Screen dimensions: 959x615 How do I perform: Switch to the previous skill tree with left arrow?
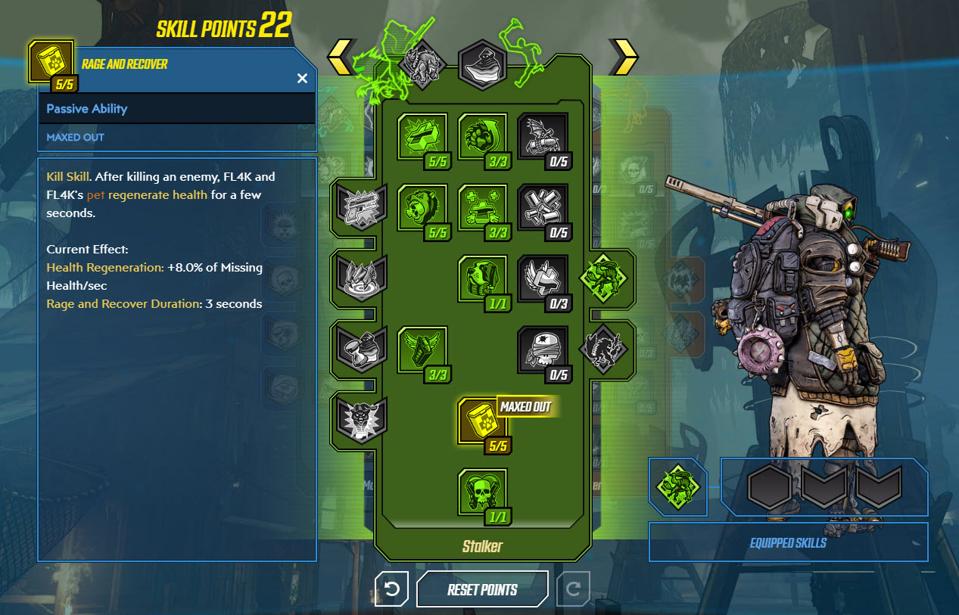click(341, 57)
